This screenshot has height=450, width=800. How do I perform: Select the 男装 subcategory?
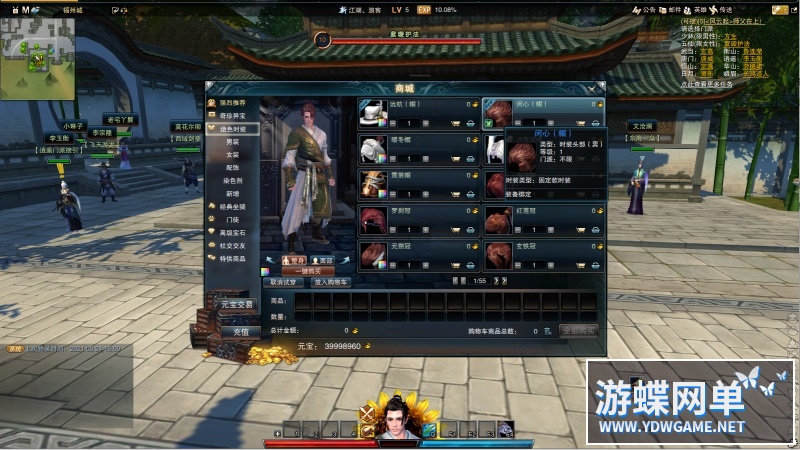(x=233, y=142)
